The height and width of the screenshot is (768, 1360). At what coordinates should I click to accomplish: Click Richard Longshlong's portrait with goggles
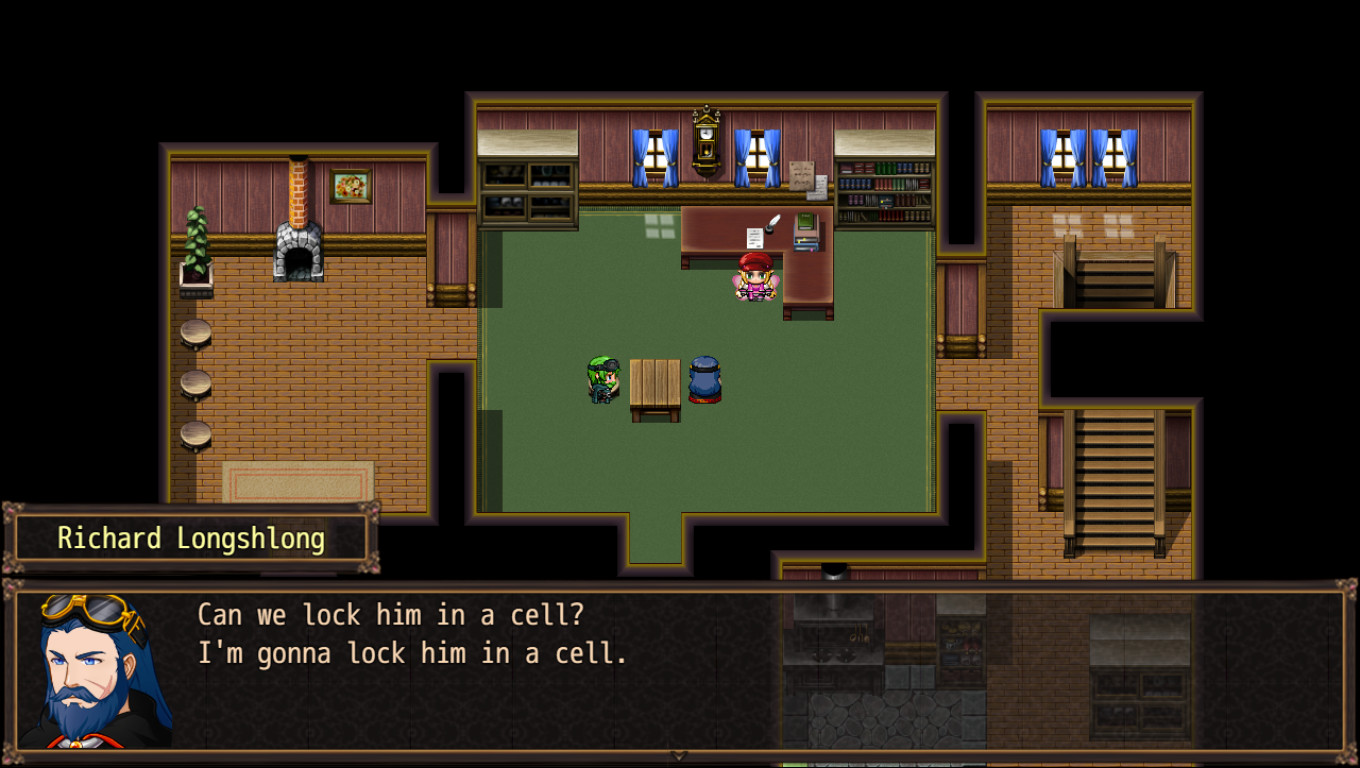tap(83, 668)
